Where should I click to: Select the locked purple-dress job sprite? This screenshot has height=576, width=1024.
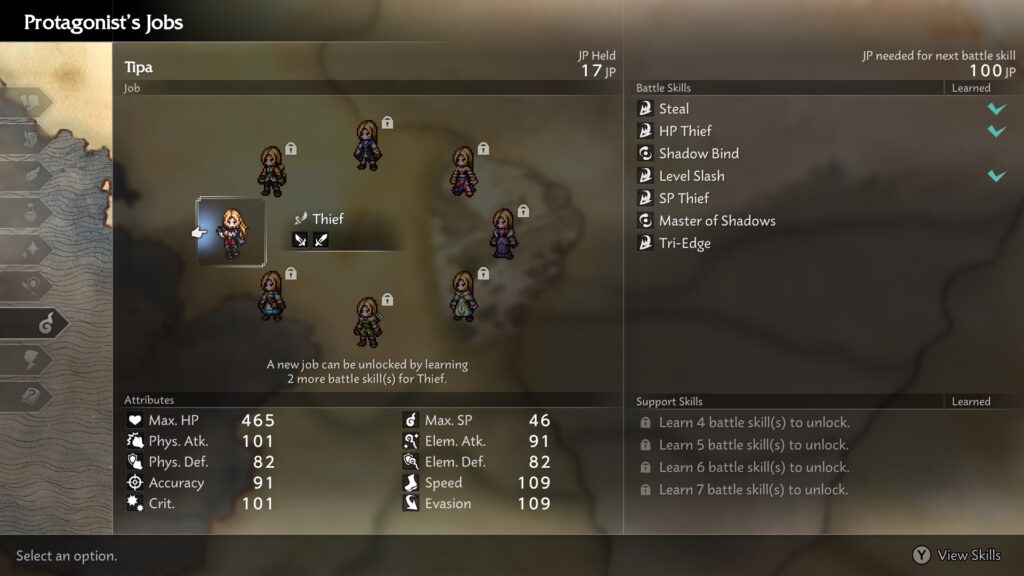(x=502, y=233)
